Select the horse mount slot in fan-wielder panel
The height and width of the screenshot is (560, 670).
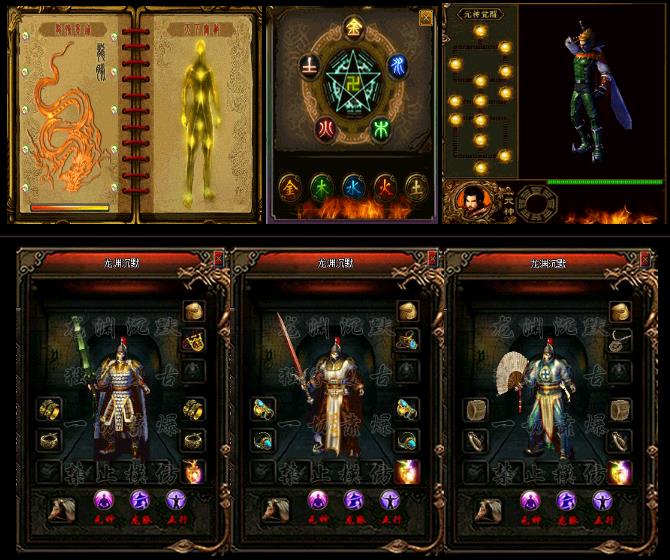click(x=489, y=506)
